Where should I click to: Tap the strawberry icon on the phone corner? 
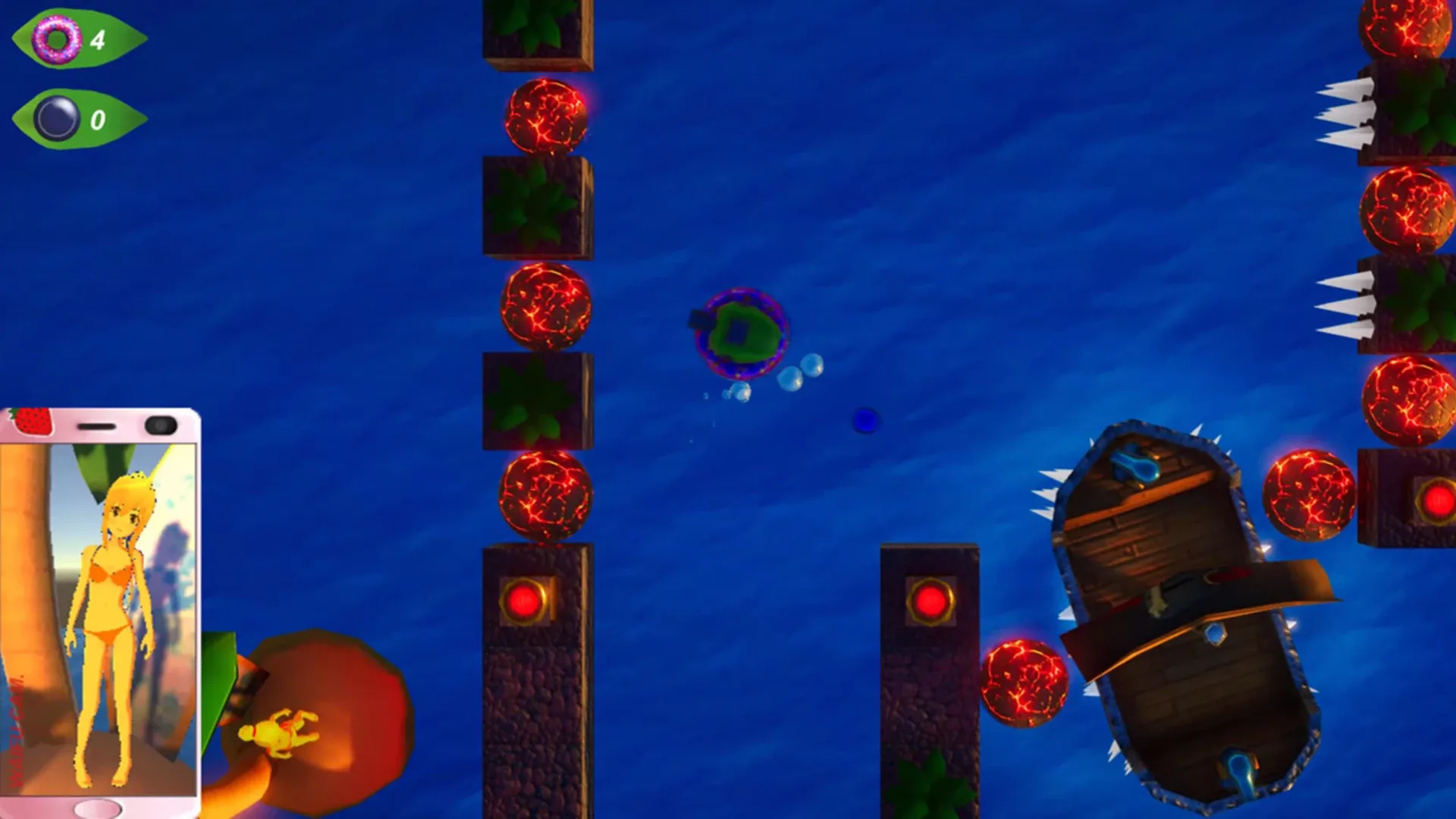tap(33, 423)
